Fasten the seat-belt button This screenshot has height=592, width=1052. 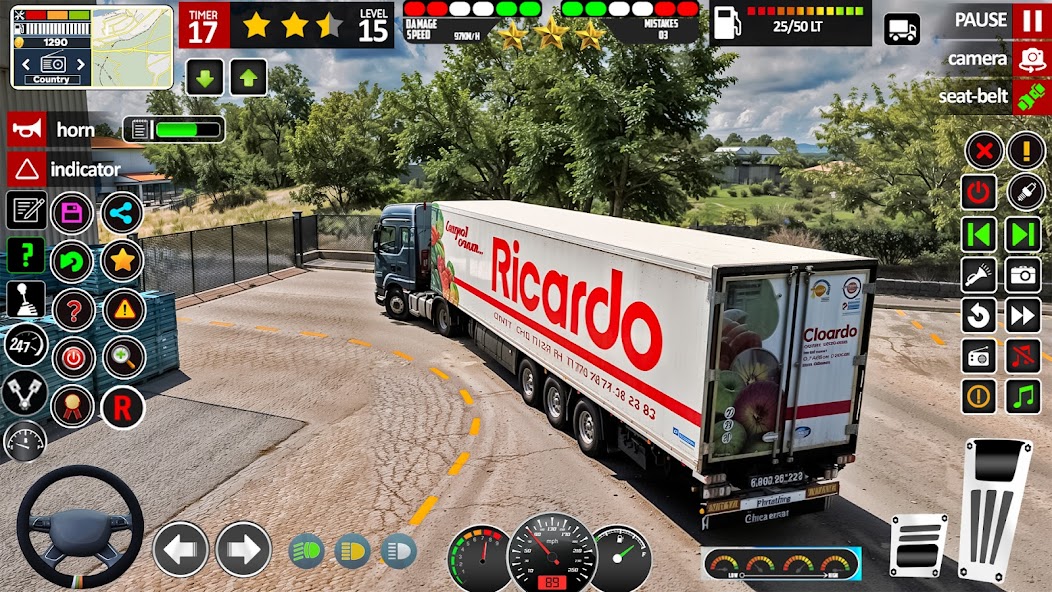pyautogui.click(x=1029, y=97)
